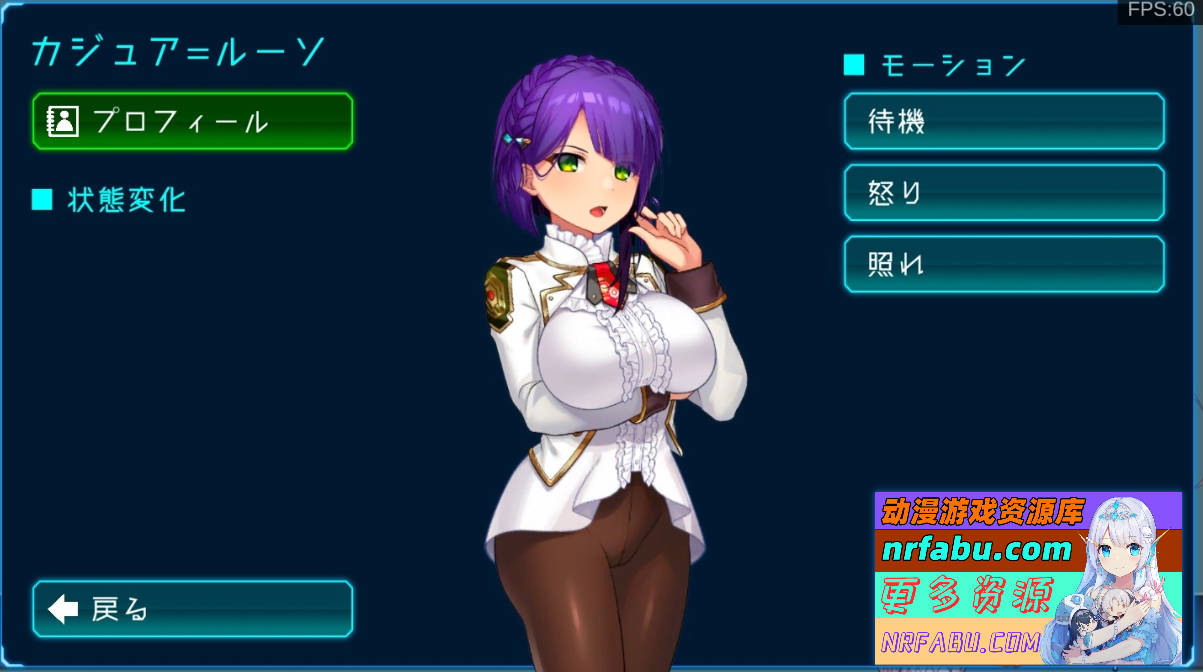Play the 照れ shy motion
The width and height of the screenshot is (1203, 672).
1004,264
